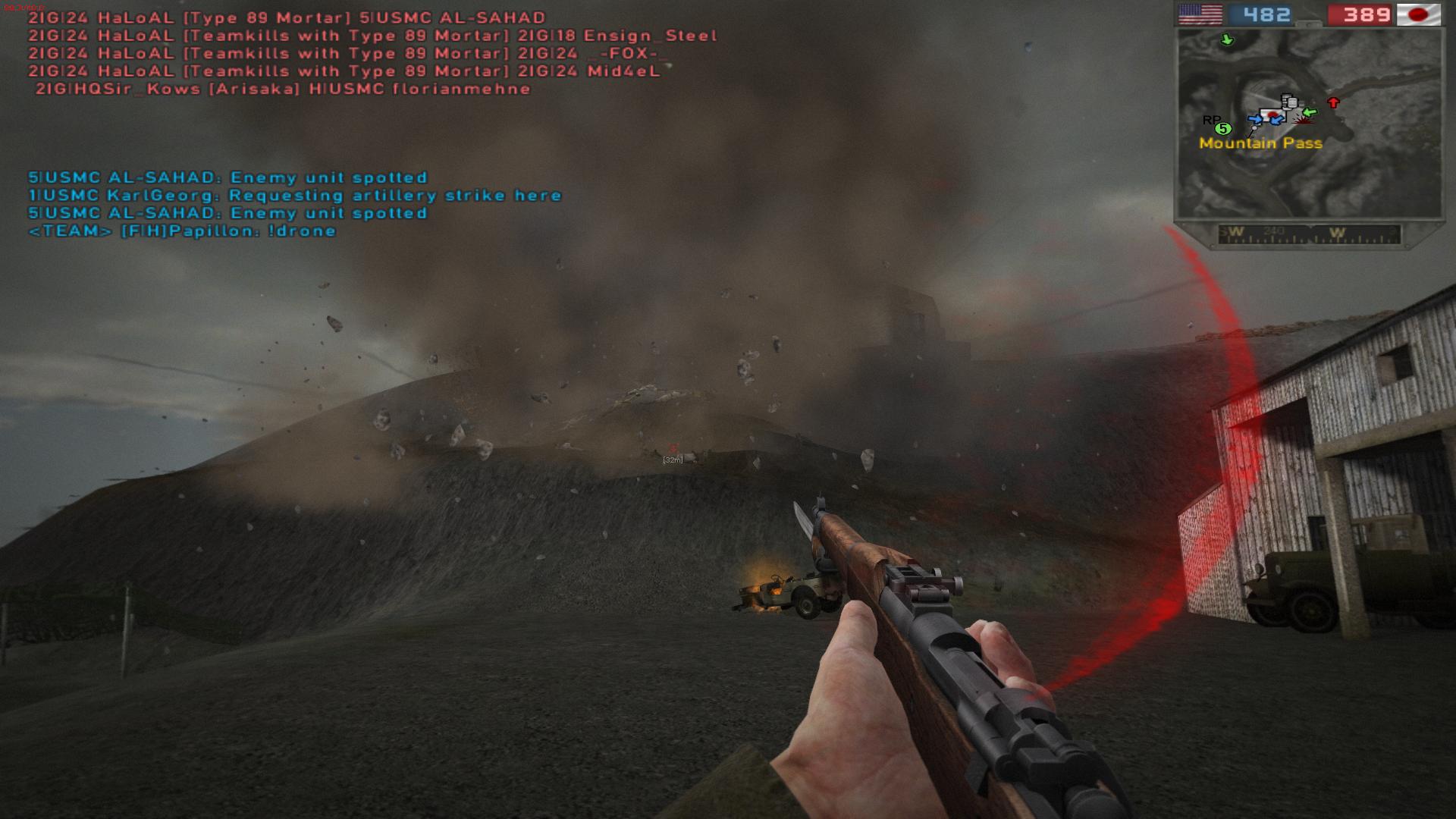Click the stacked supply crate icon on minimap
Viewport: 1456px width, 819px height.
[x=1288, y=102]
